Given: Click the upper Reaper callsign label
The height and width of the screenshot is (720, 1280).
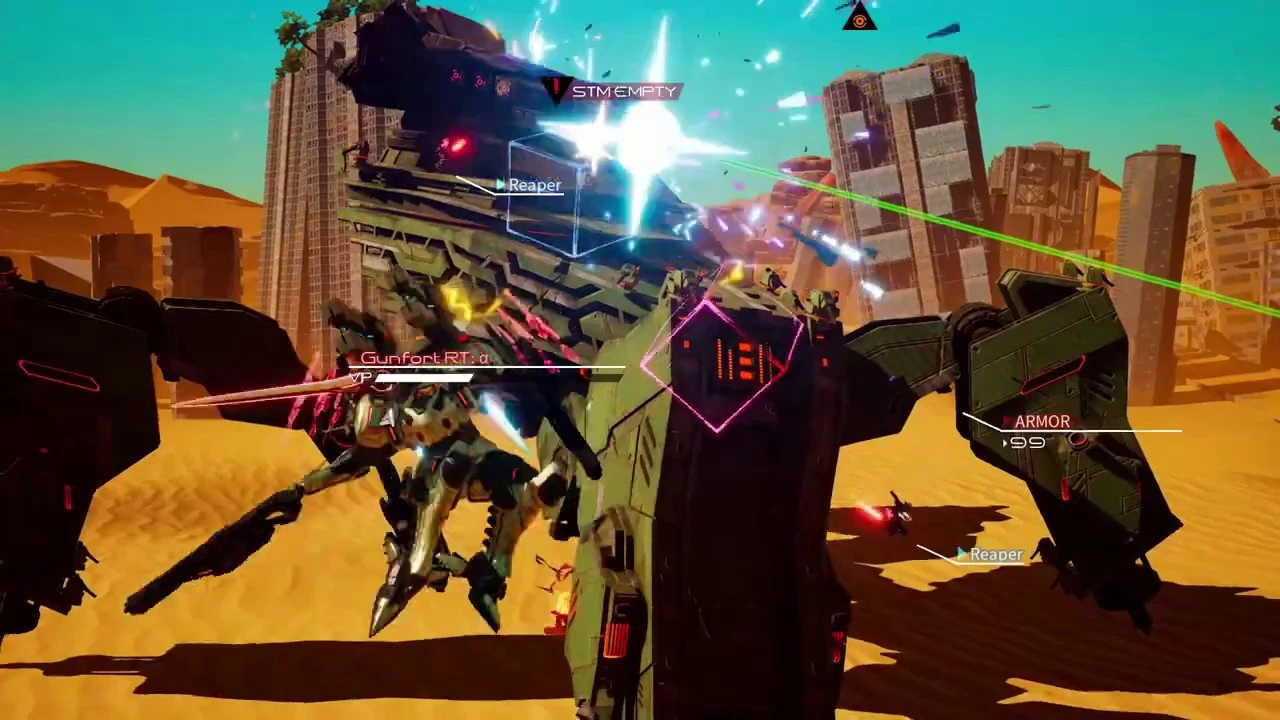Looking at the screenshot, I should tap(534, 185).
